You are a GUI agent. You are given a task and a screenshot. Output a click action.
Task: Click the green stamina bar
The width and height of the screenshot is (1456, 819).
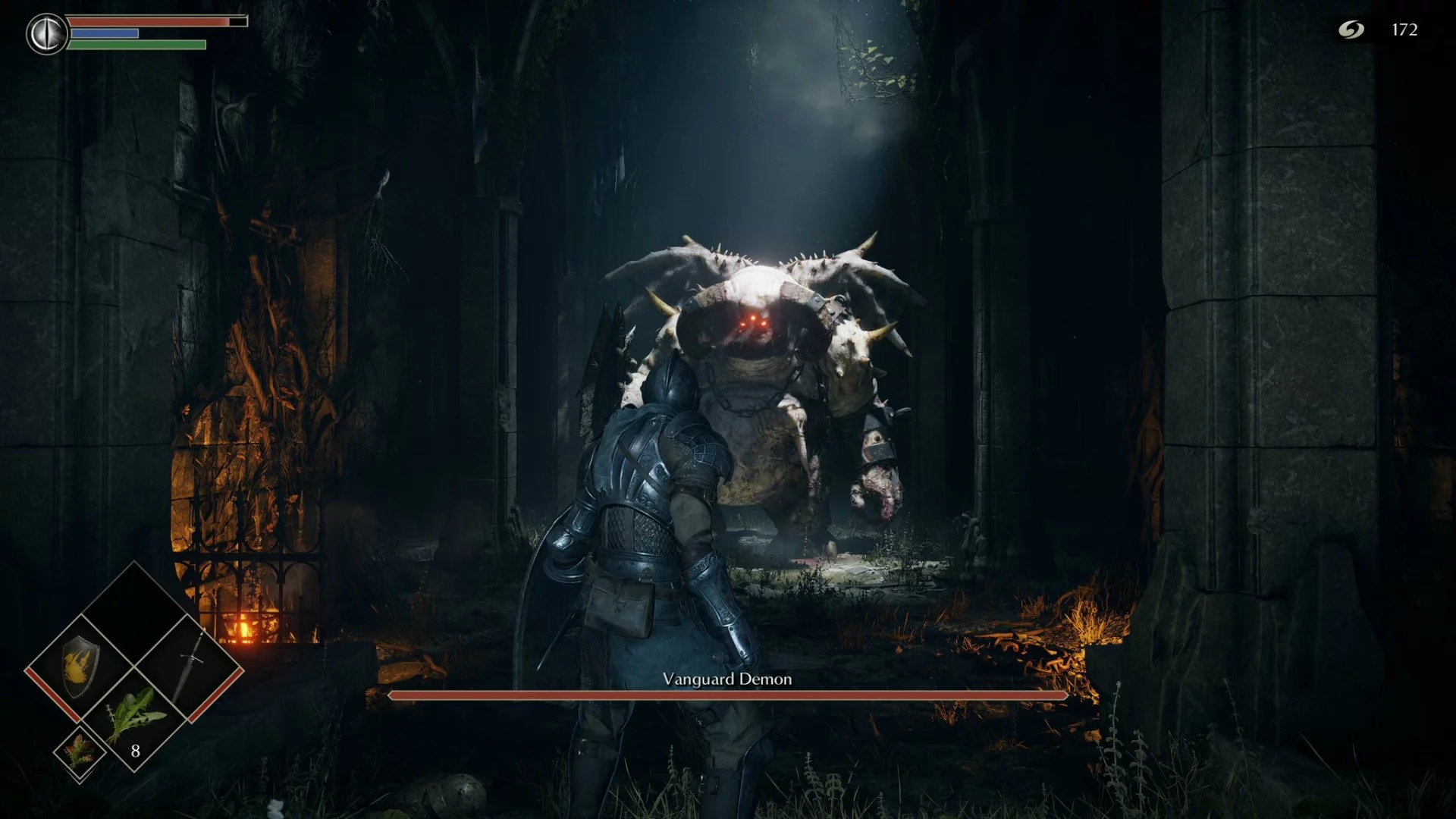pyautogui.click(x=136, y=45)
